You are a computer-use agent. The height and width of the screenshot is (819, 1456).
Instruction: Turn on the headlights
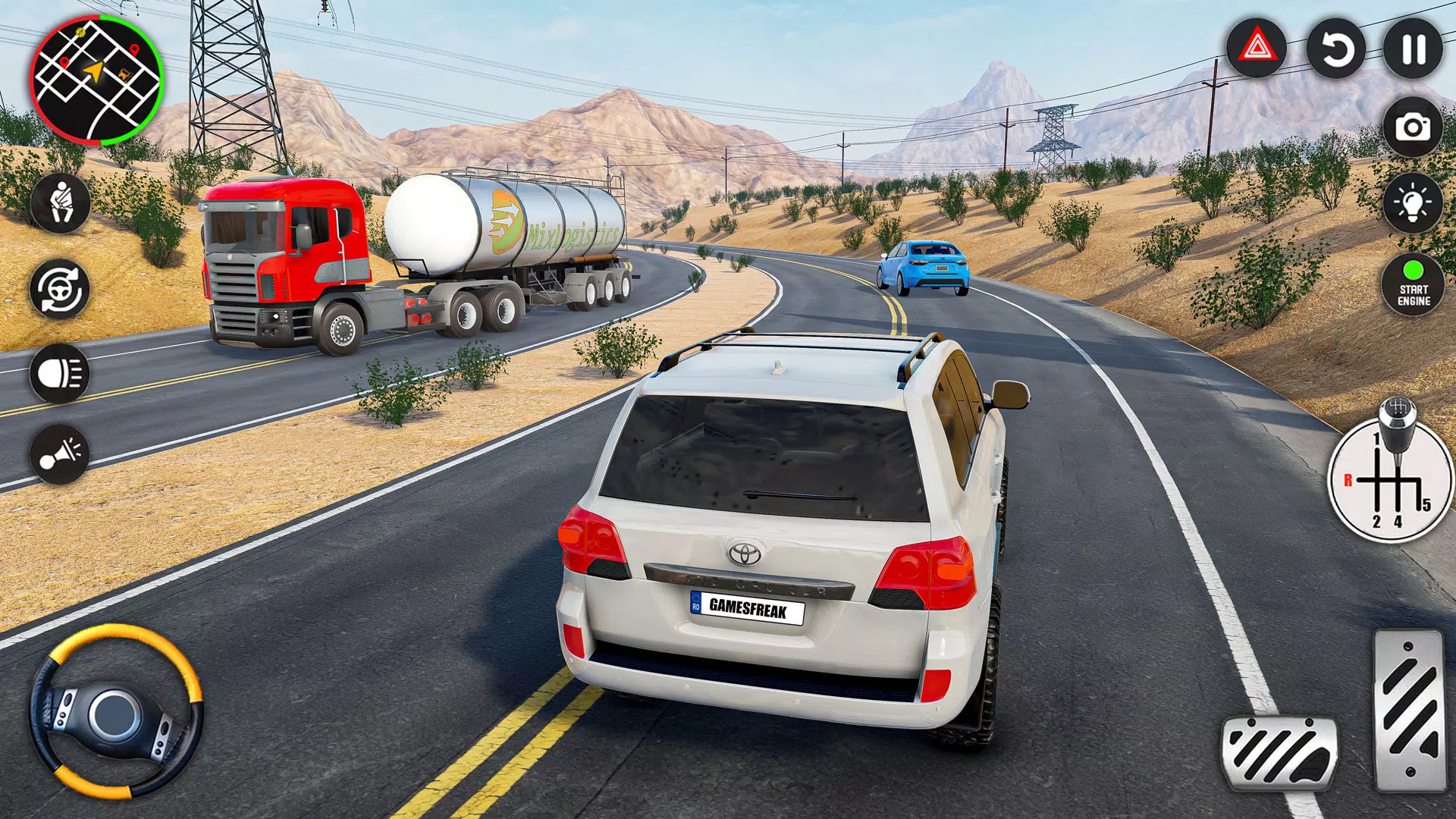tap(60, 373)
